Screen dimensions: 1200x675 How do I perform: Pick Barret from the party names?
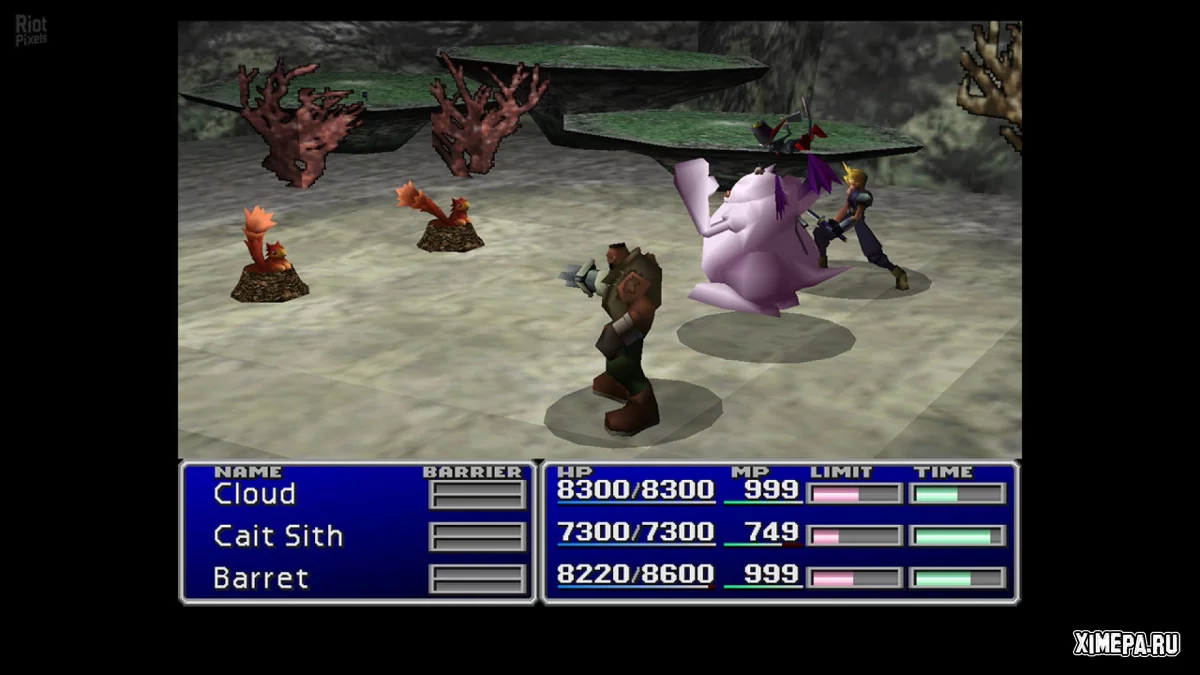(260, 578)
